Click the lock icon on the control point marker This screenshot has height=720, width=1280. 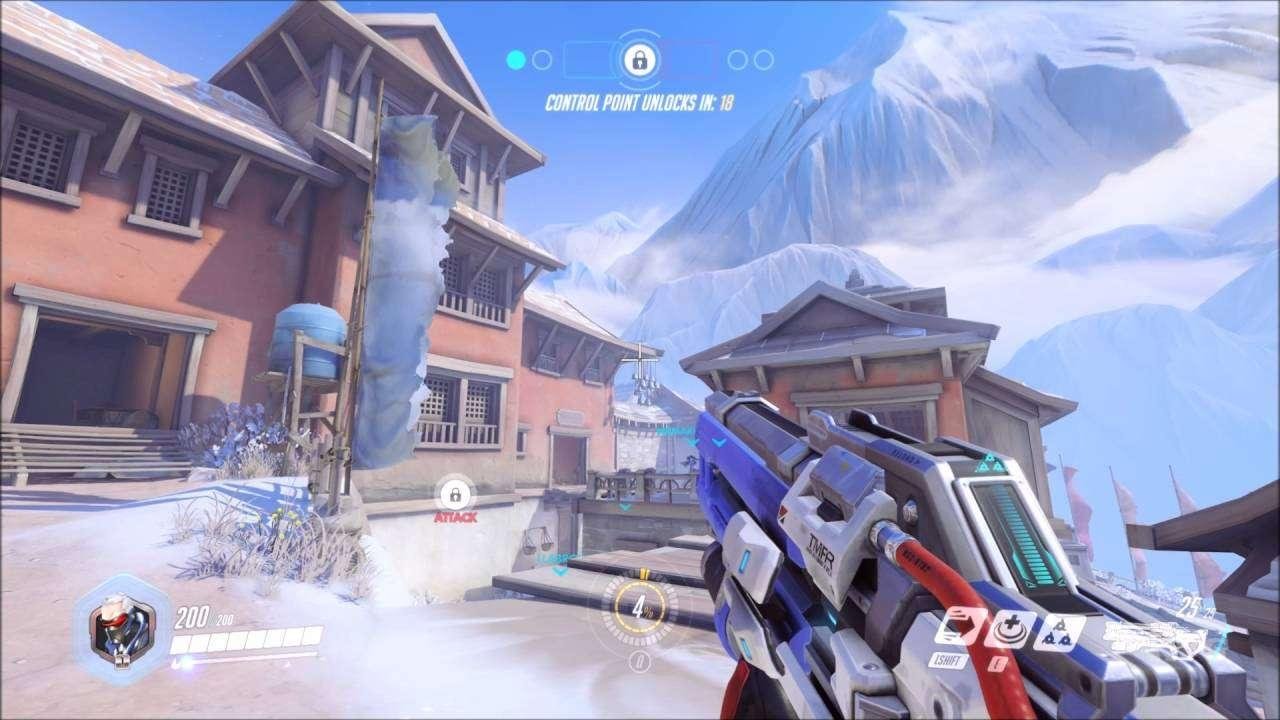point(640,58)
